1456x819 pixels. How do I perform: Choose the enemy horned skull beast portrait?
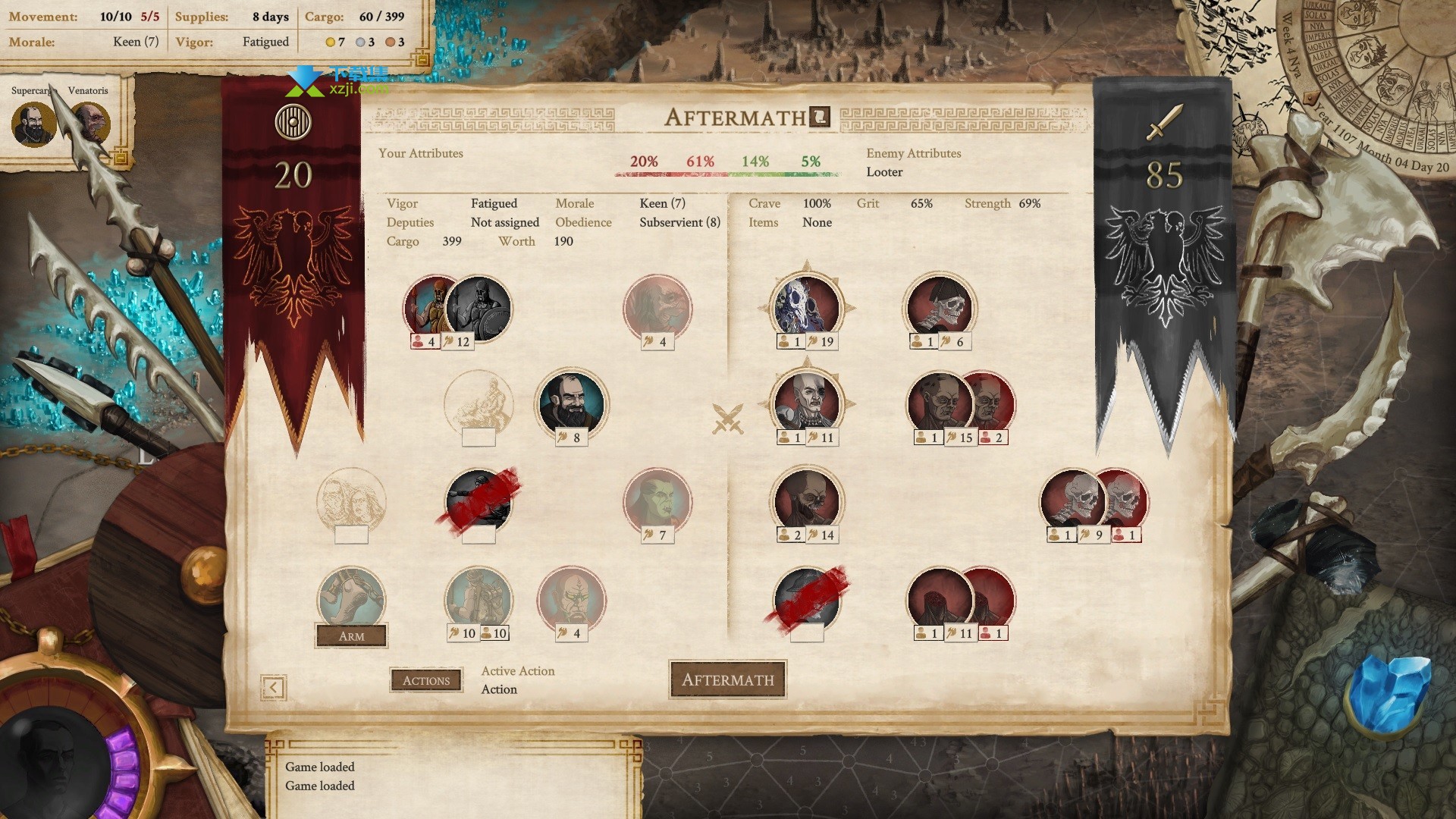point(806,306)
